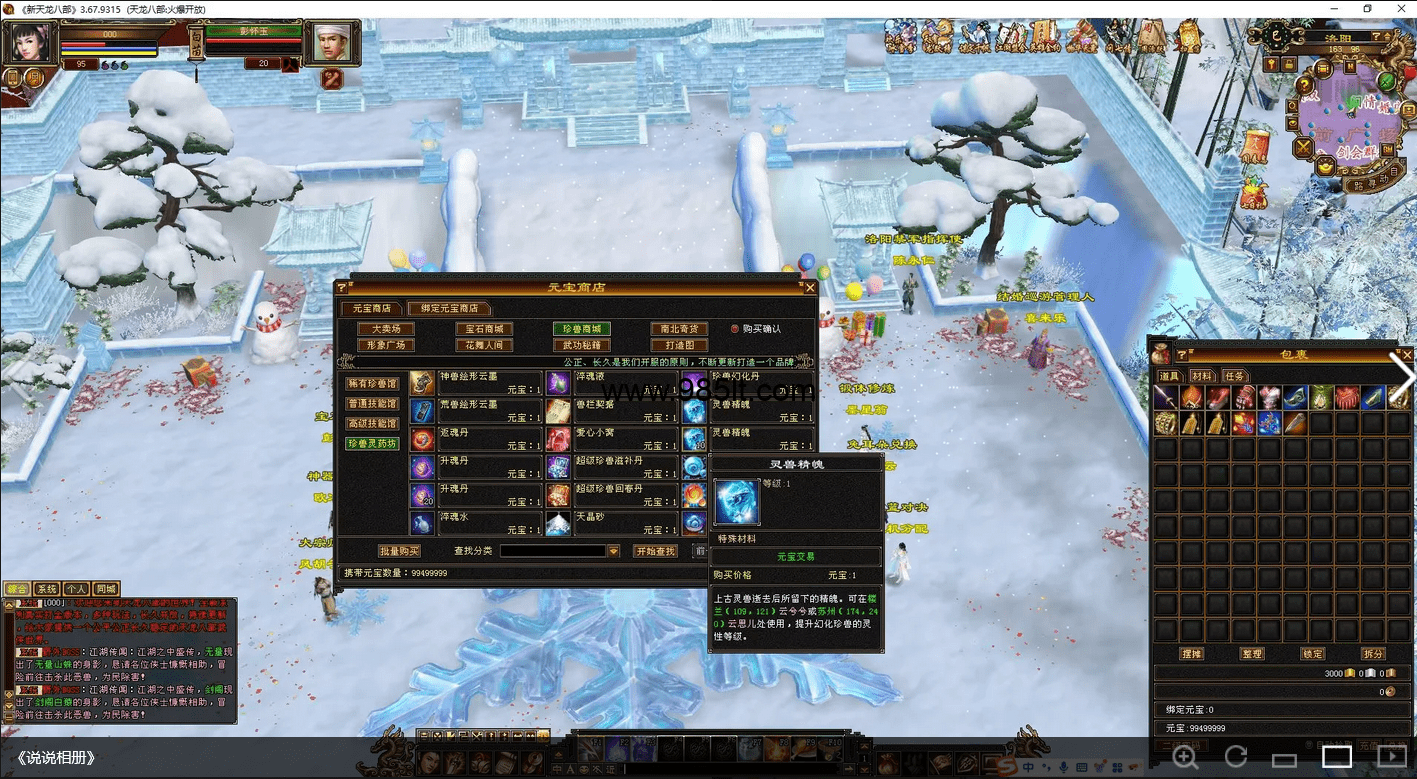Open the 宝石商城 shop category

coord(483,329)
